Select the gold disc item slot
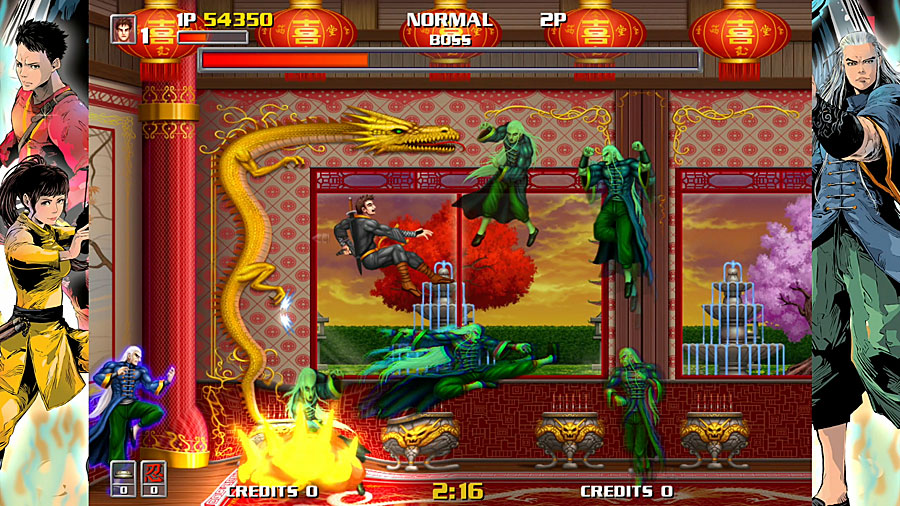The width and height of the screenshot is (900, 506). coord(122,474)
